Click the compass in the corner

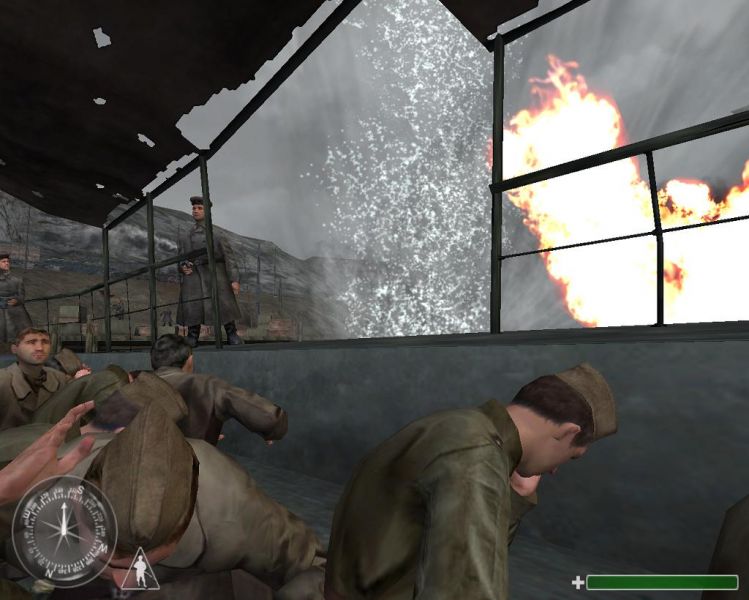pos(64,530)
